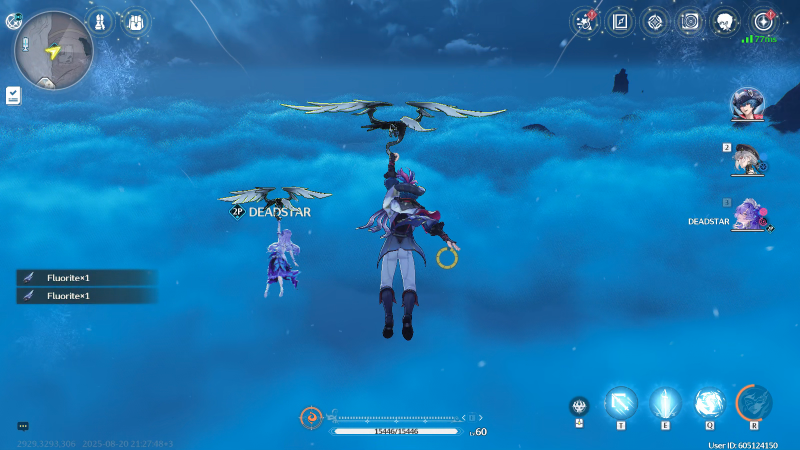Open the chess-piece icon beside the minimap

point(101,20)
